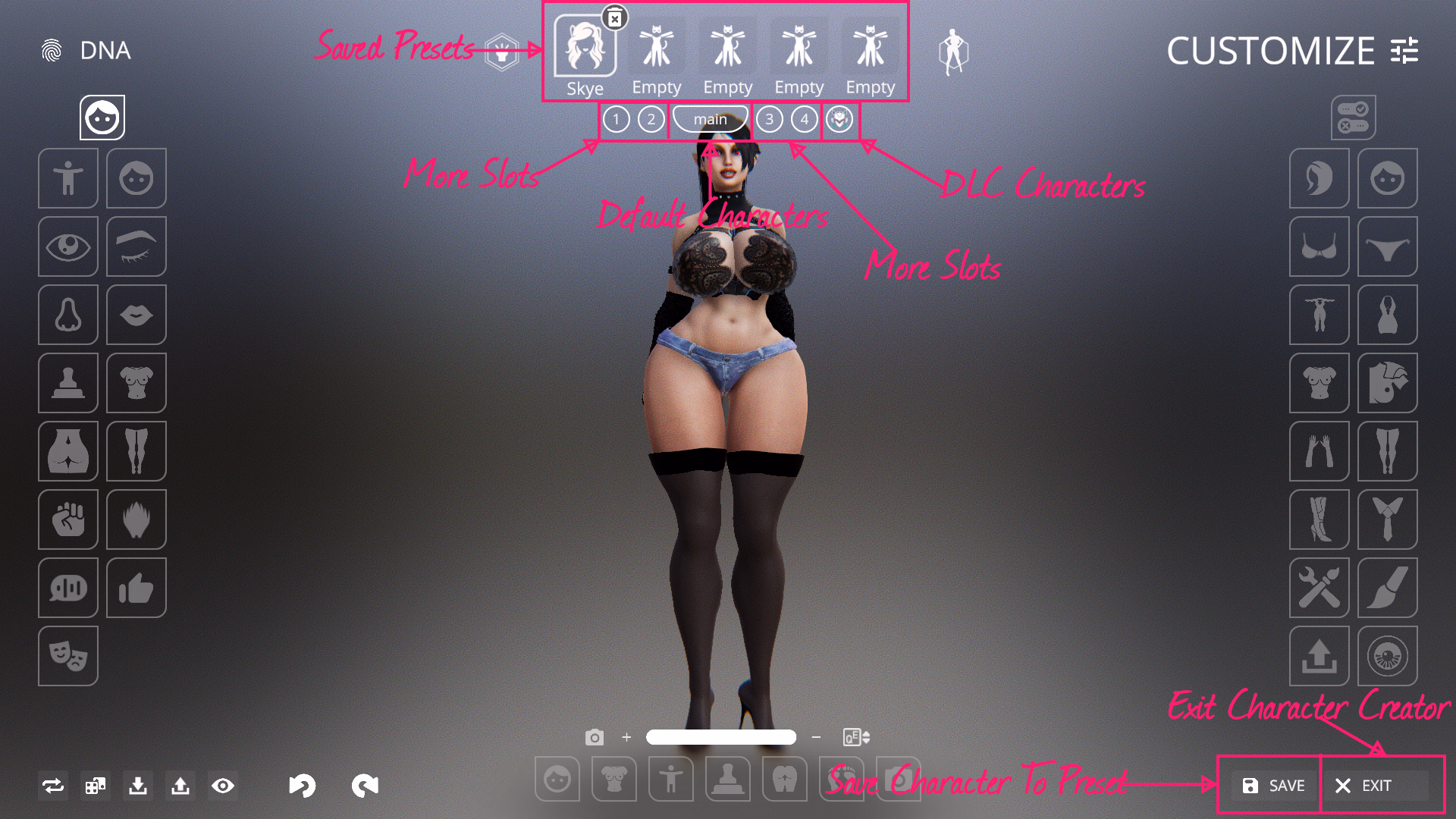Screen dimensions: 1456x819
Task: Open the bra clothing category
Action: click(1319, 246)
